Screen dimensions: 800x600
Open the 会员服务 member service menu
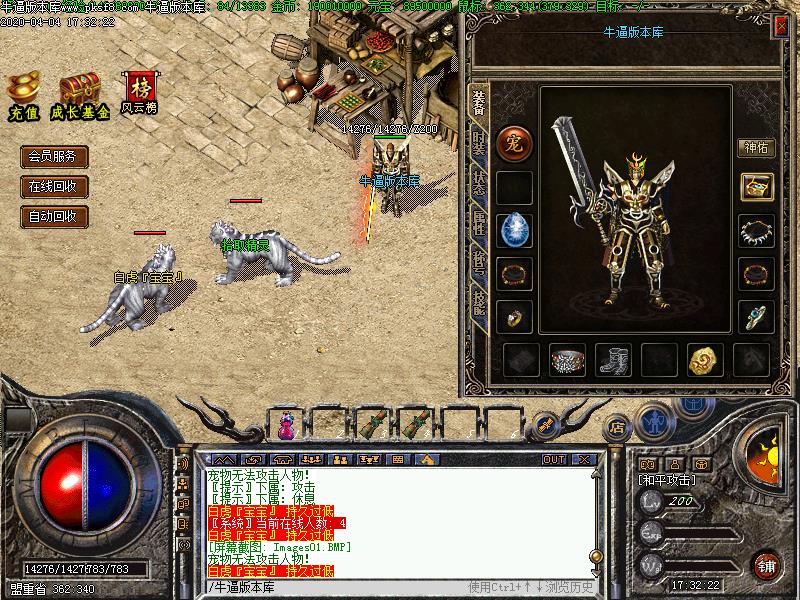click(x=54, y=156)
